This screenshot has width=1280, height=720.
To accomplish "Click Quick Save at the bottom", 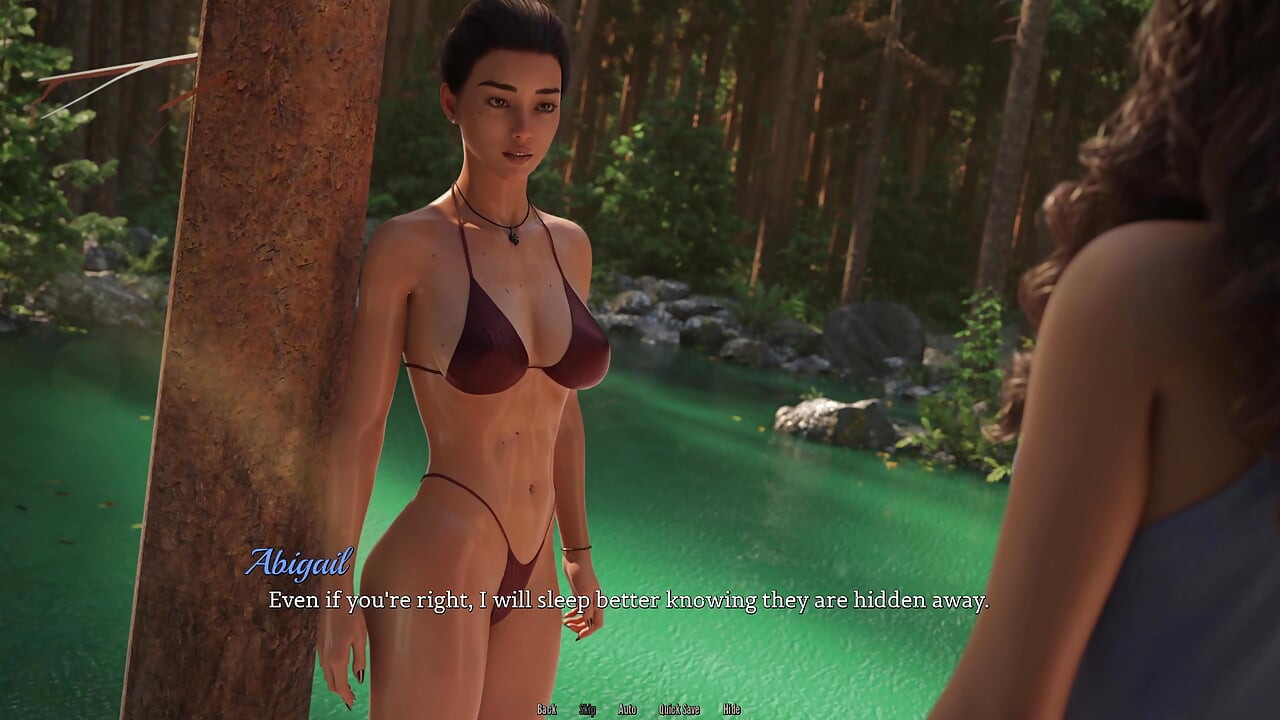I will [679, 709].
